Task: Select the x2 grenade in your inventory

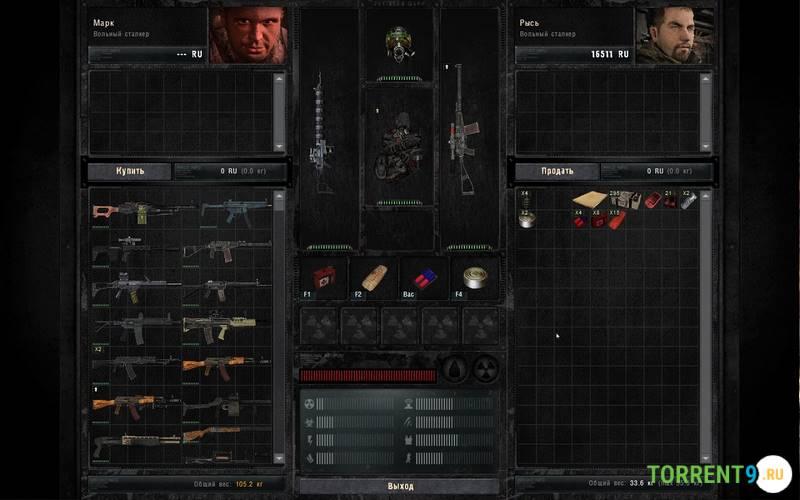Action: [687, 200]
